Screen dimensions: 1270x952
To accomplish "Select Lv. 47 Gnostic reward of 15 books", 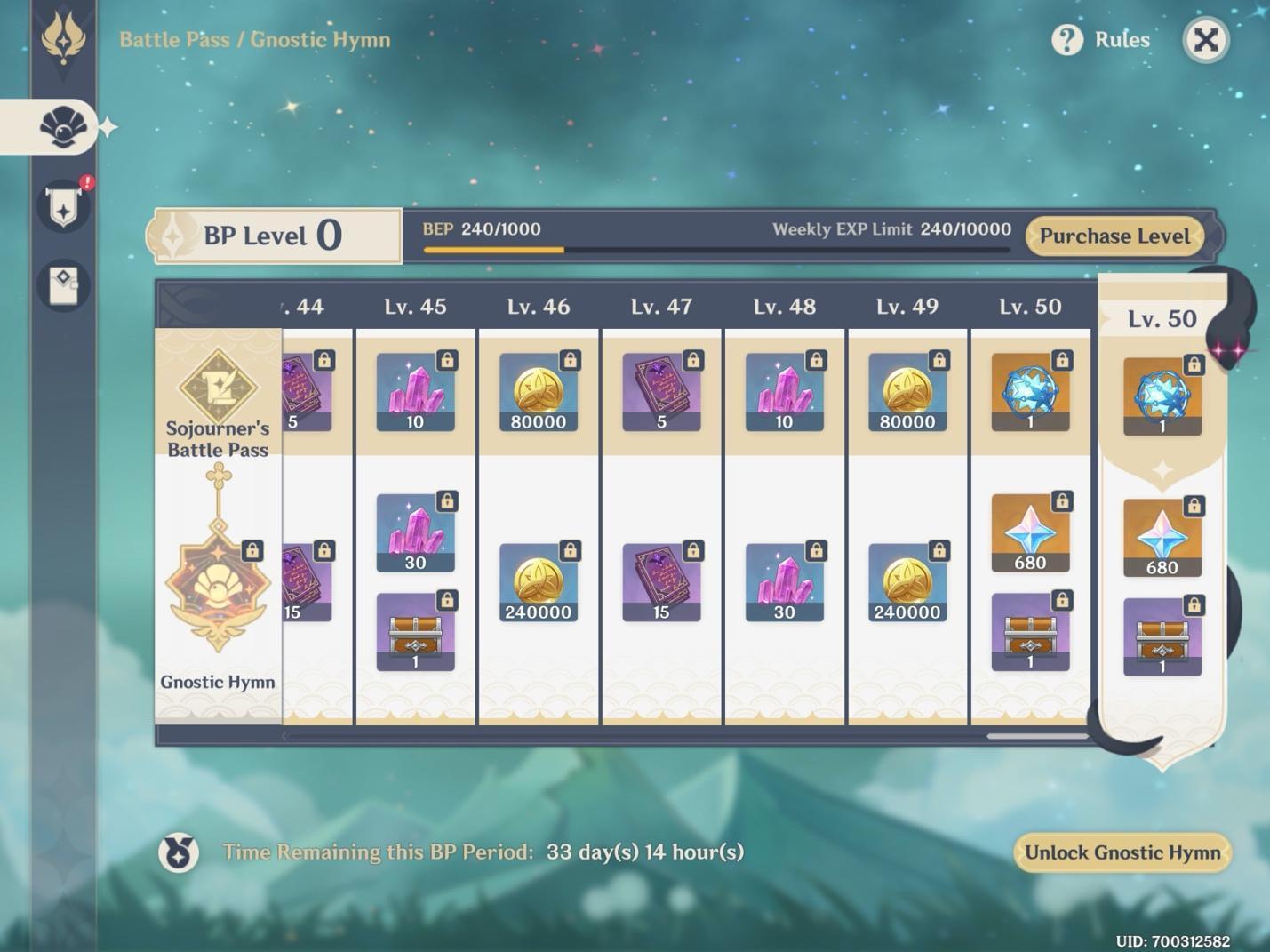I will pyautogui.click(x=661, y=582).
